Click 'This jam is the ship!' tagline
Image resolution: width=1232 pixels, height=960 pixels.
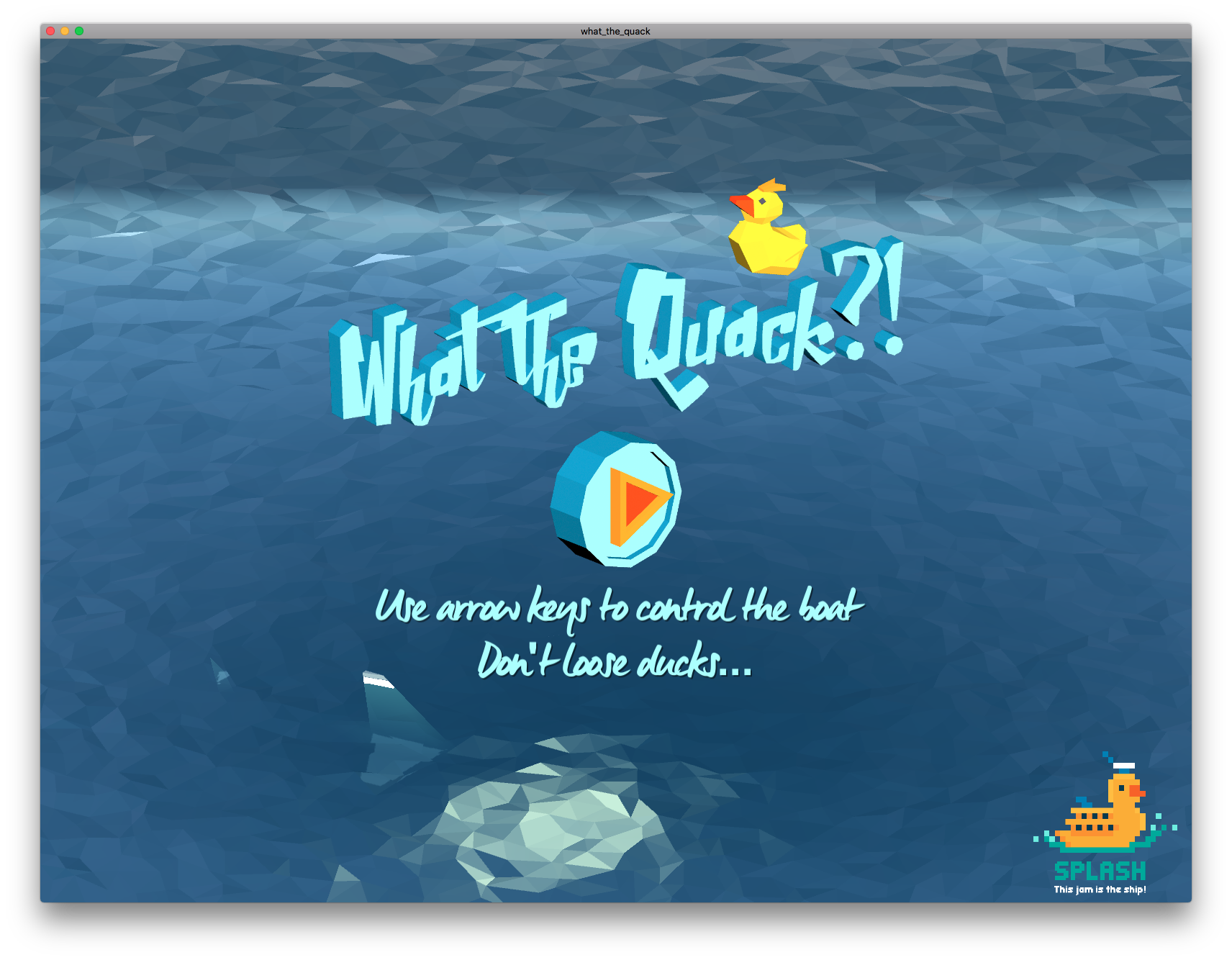pyautogui.click(x=1100, y=889)
